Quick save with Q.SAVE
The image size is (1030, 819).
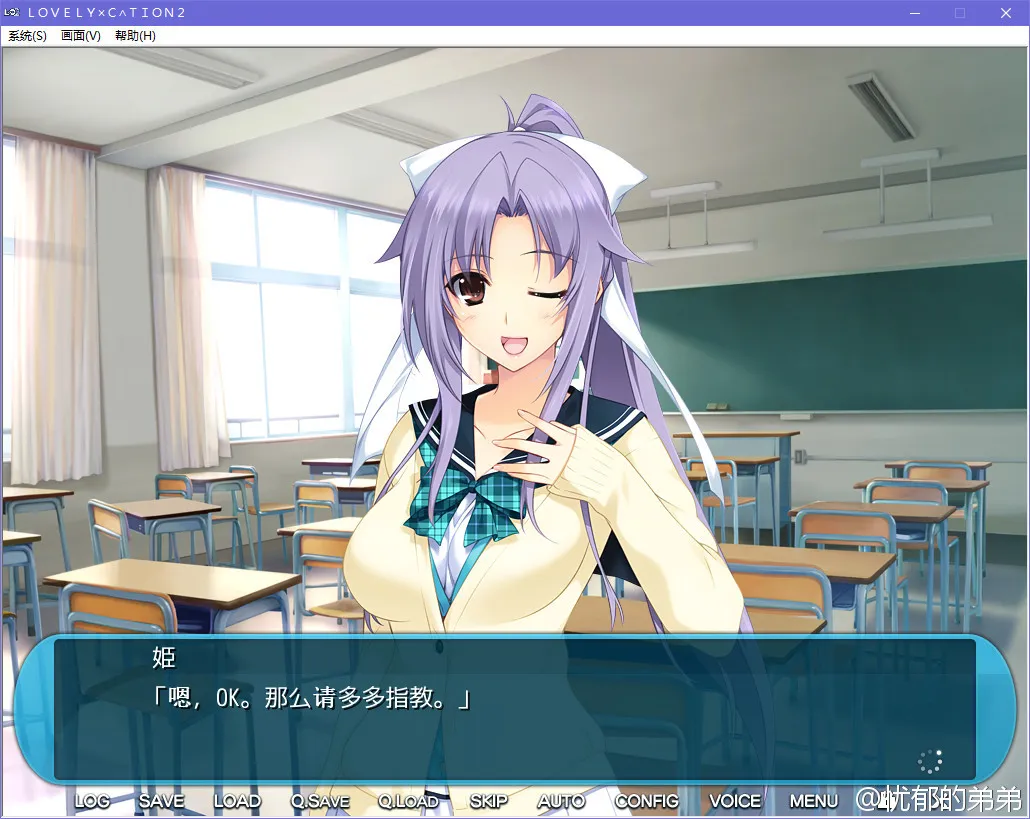tap(320, 801)
